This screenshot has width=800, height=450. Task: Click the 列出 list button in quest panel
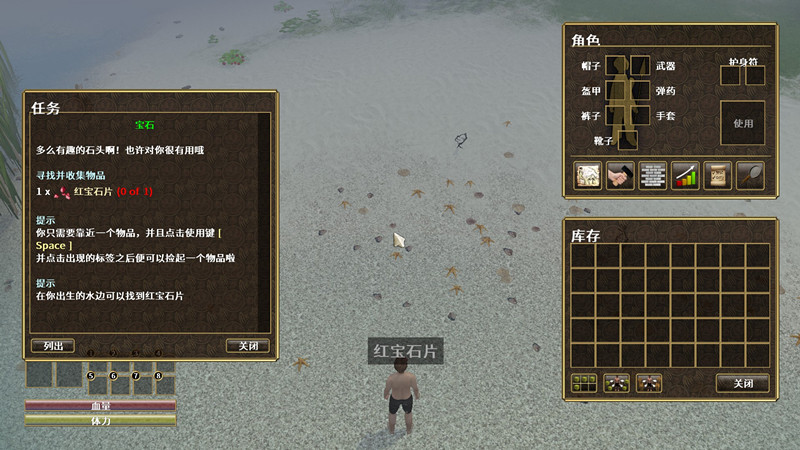pyautogui.click(x=53, y=346)
